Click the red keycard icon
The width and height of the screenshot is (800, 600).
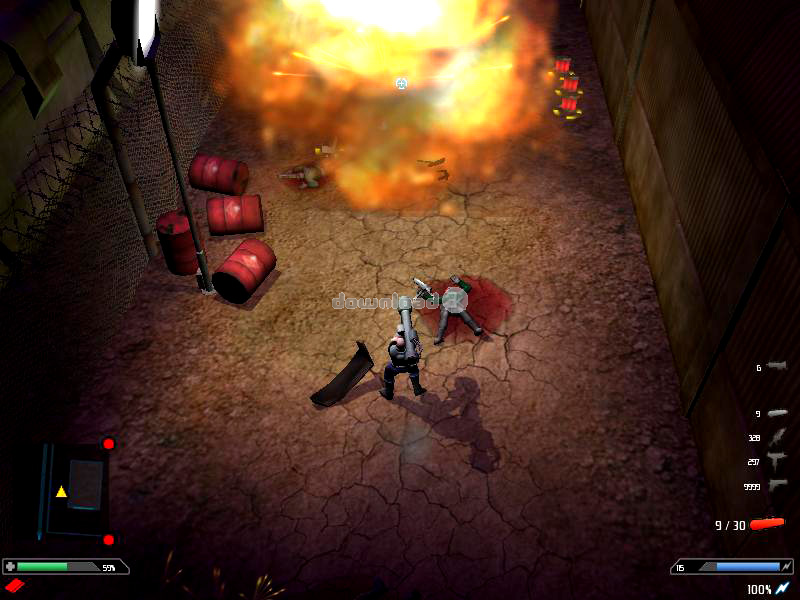coord(14,585)
